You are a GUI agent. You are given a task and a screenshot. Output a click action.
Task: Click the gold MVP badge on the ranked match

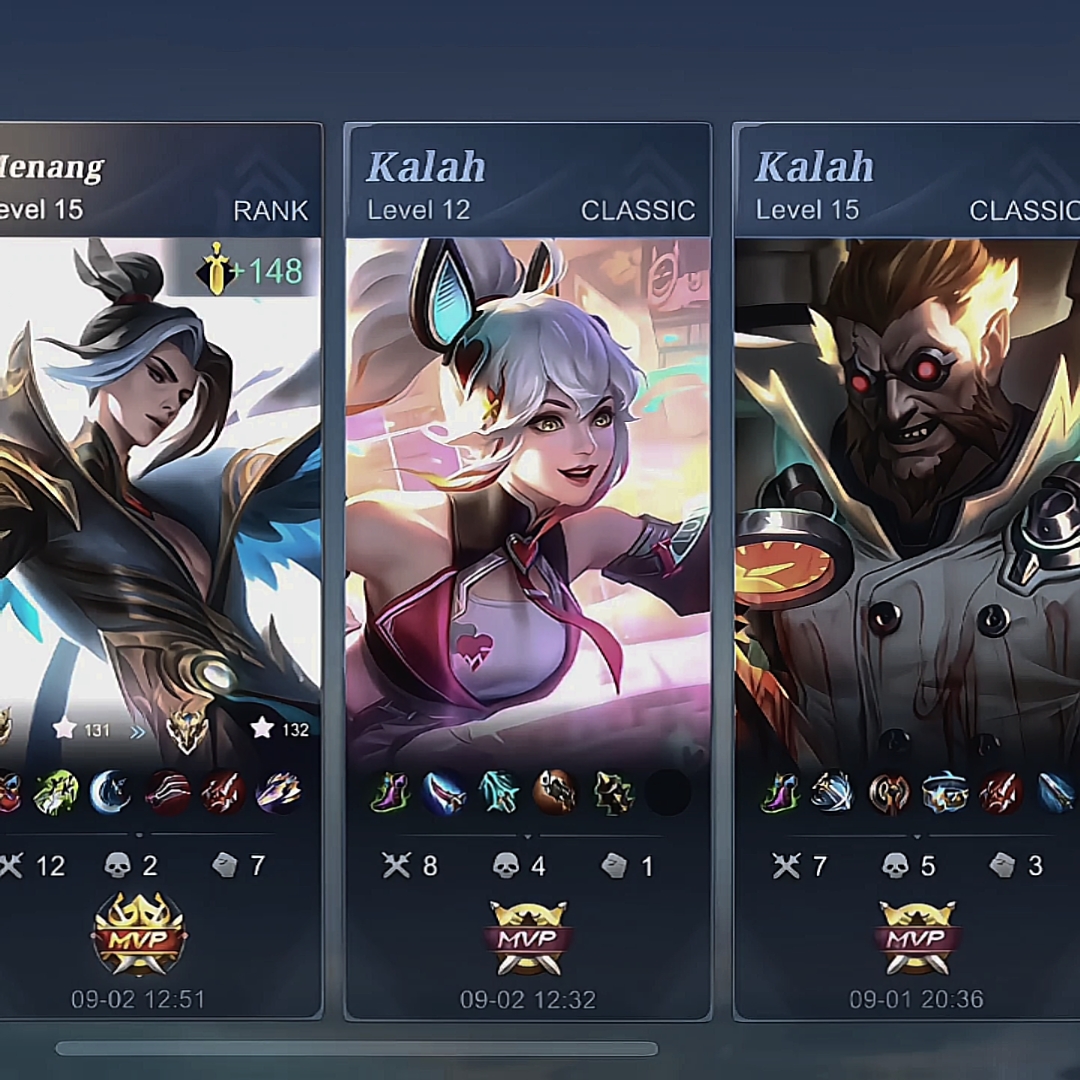tap(139, 935)
